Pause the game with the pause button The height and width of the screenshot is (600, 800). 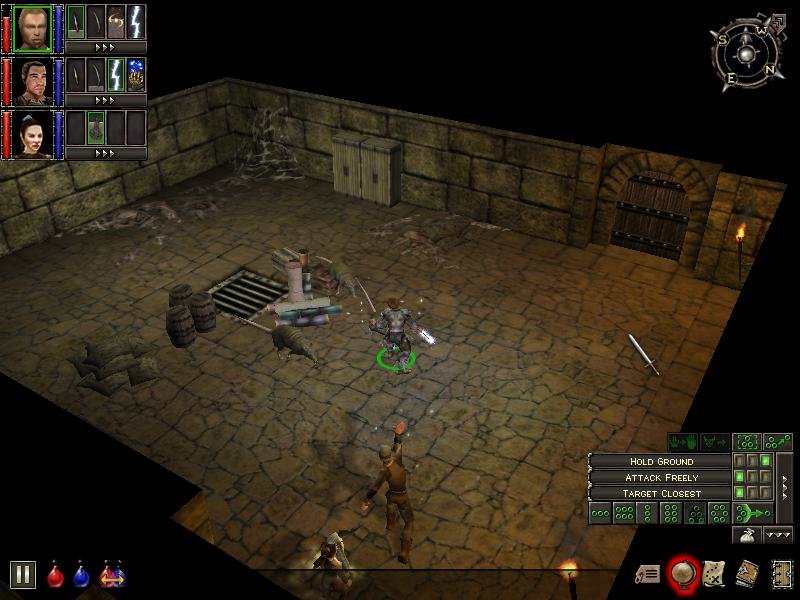click(23, 574)
